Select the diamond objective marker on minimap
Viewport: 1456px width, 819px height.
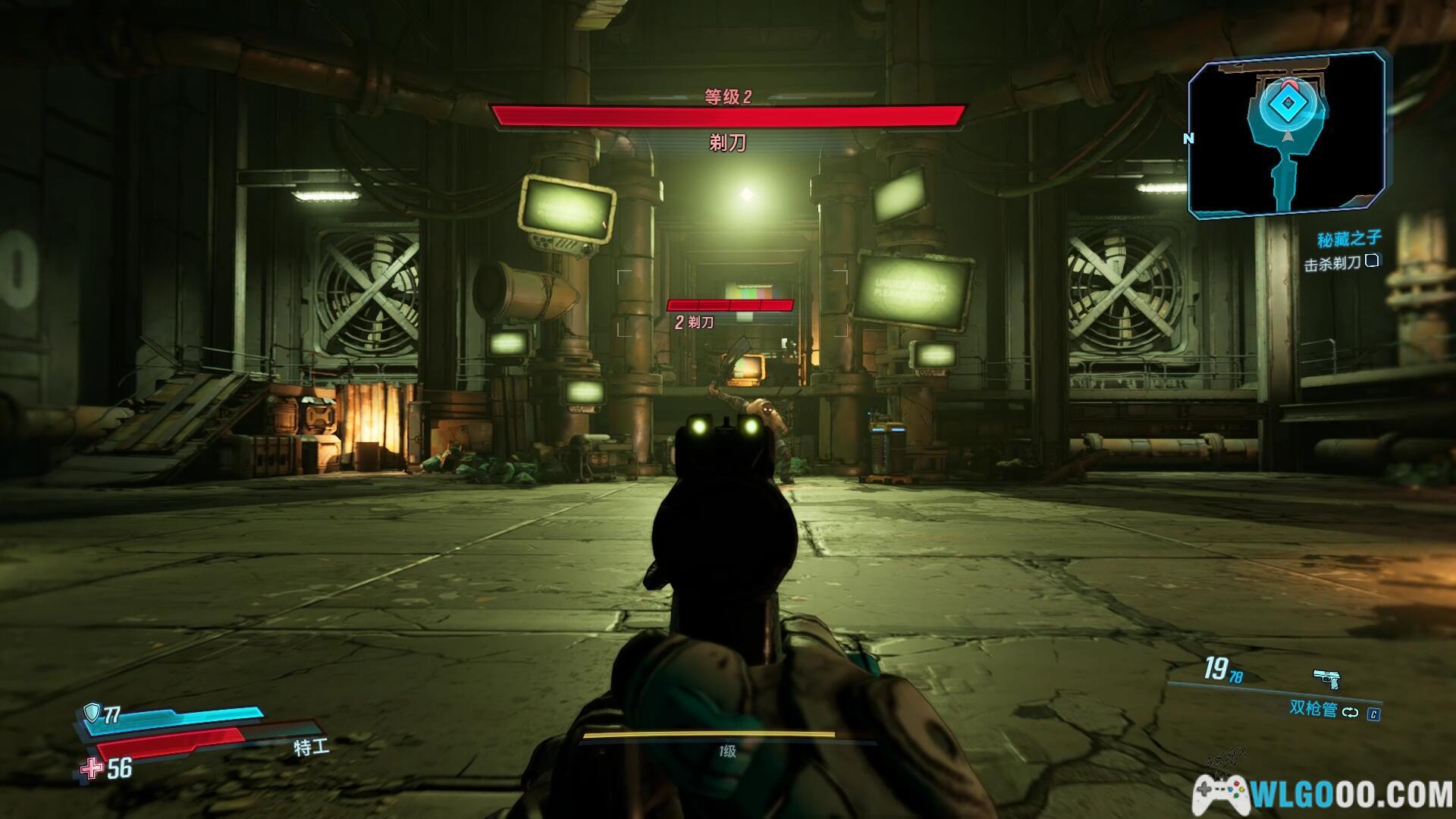click(1286, 102)
